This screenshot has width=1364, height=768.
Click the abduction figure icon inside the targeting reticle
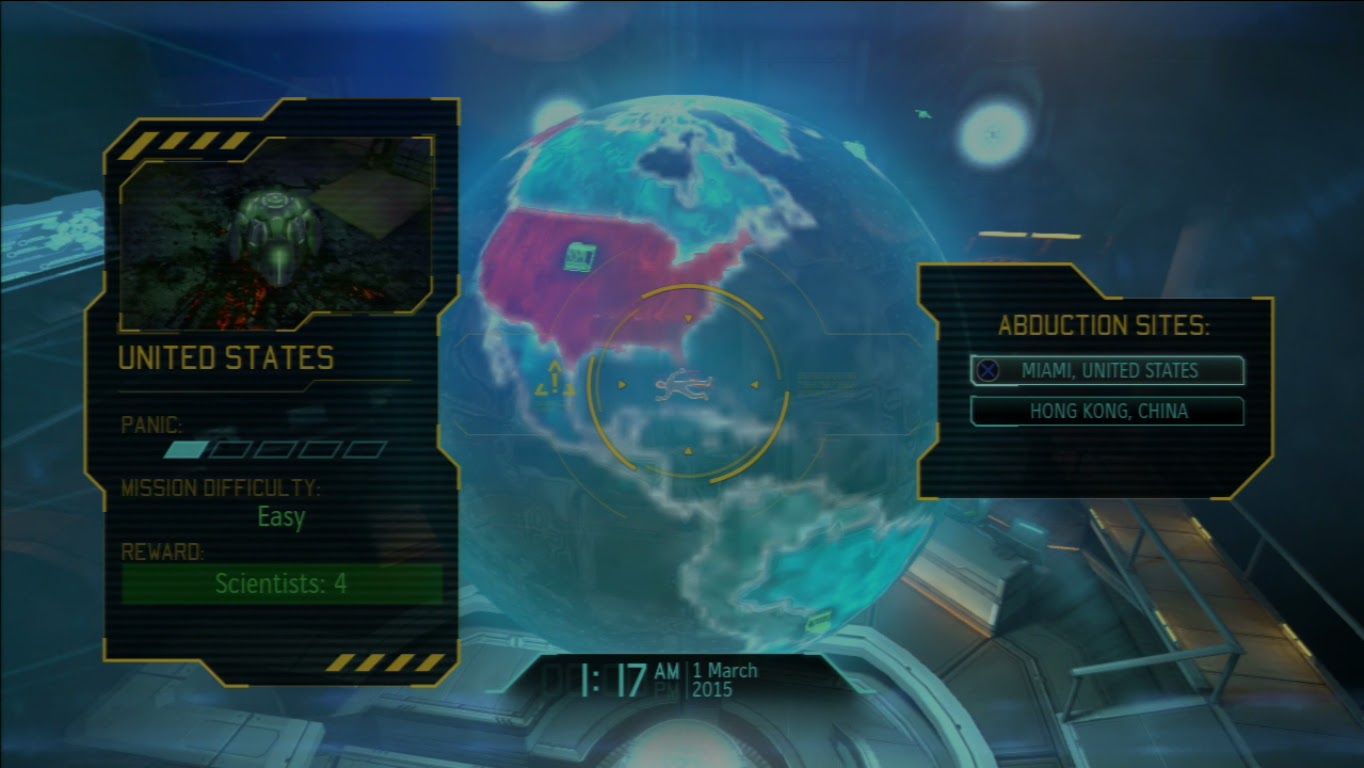pos(683,385)
